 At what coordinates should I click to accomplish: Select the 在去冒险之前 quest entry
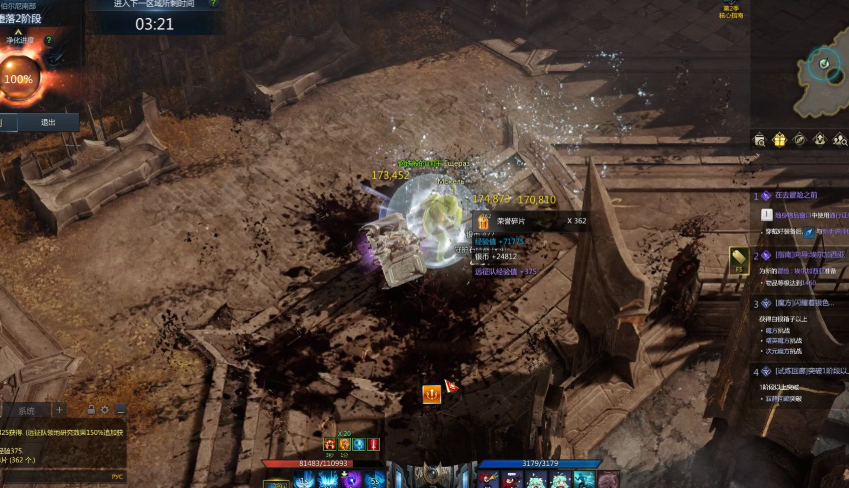796,195
